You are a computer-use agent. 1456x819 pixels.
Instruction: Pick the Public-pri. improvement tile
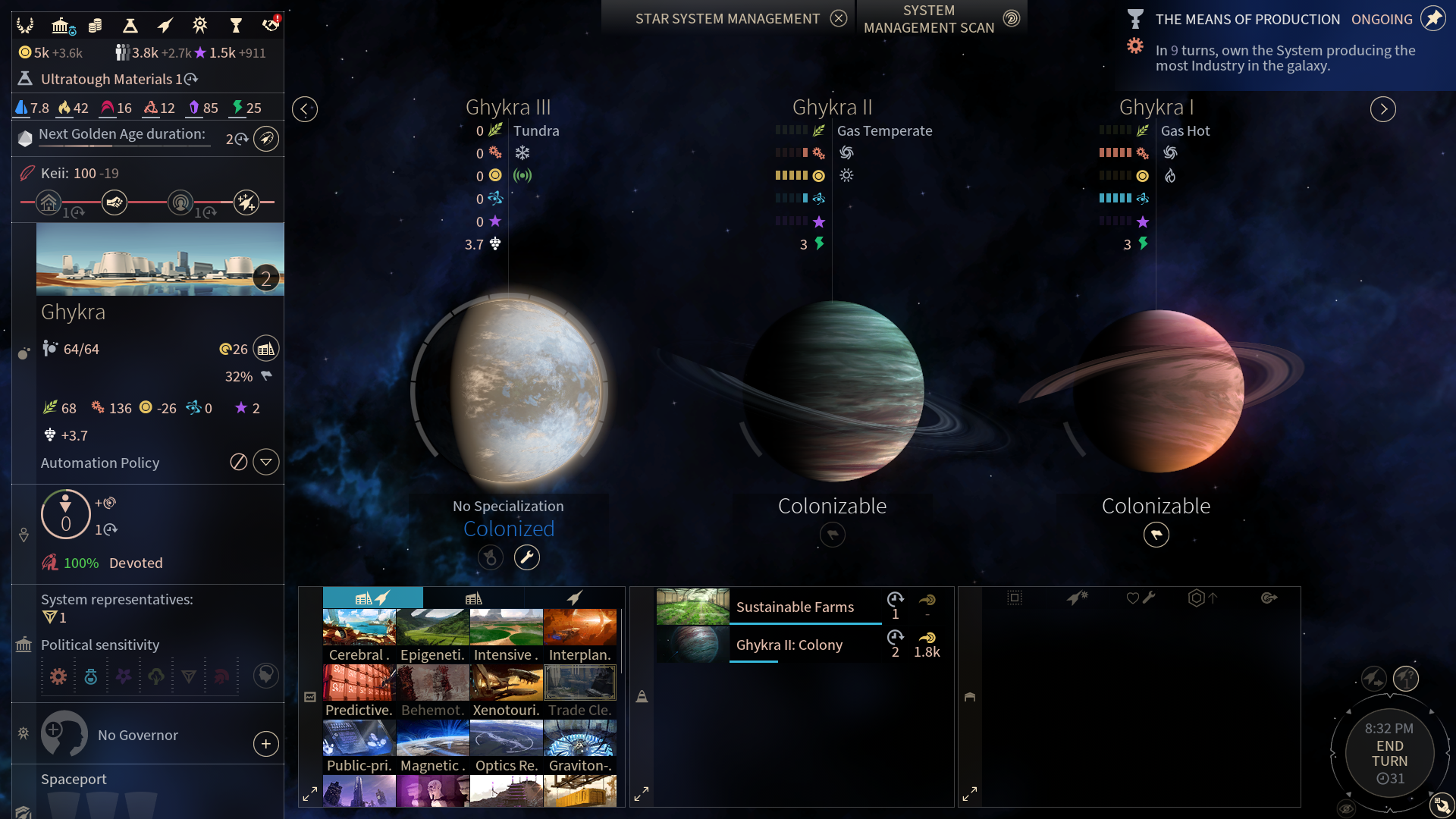tap(359, 746)
